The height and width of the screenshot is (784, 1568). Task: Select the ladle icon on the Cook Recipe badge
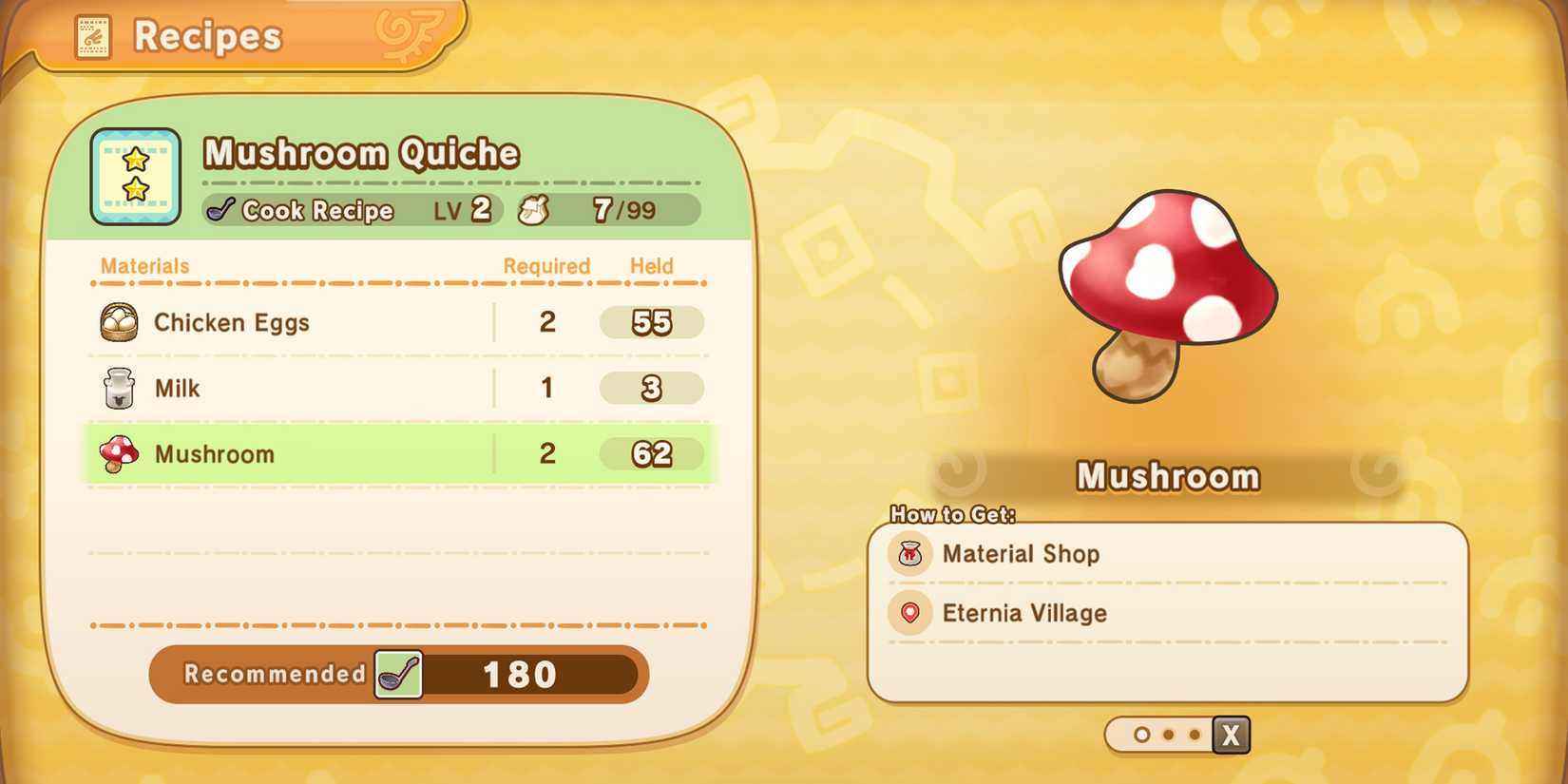[x=223, y=210]
